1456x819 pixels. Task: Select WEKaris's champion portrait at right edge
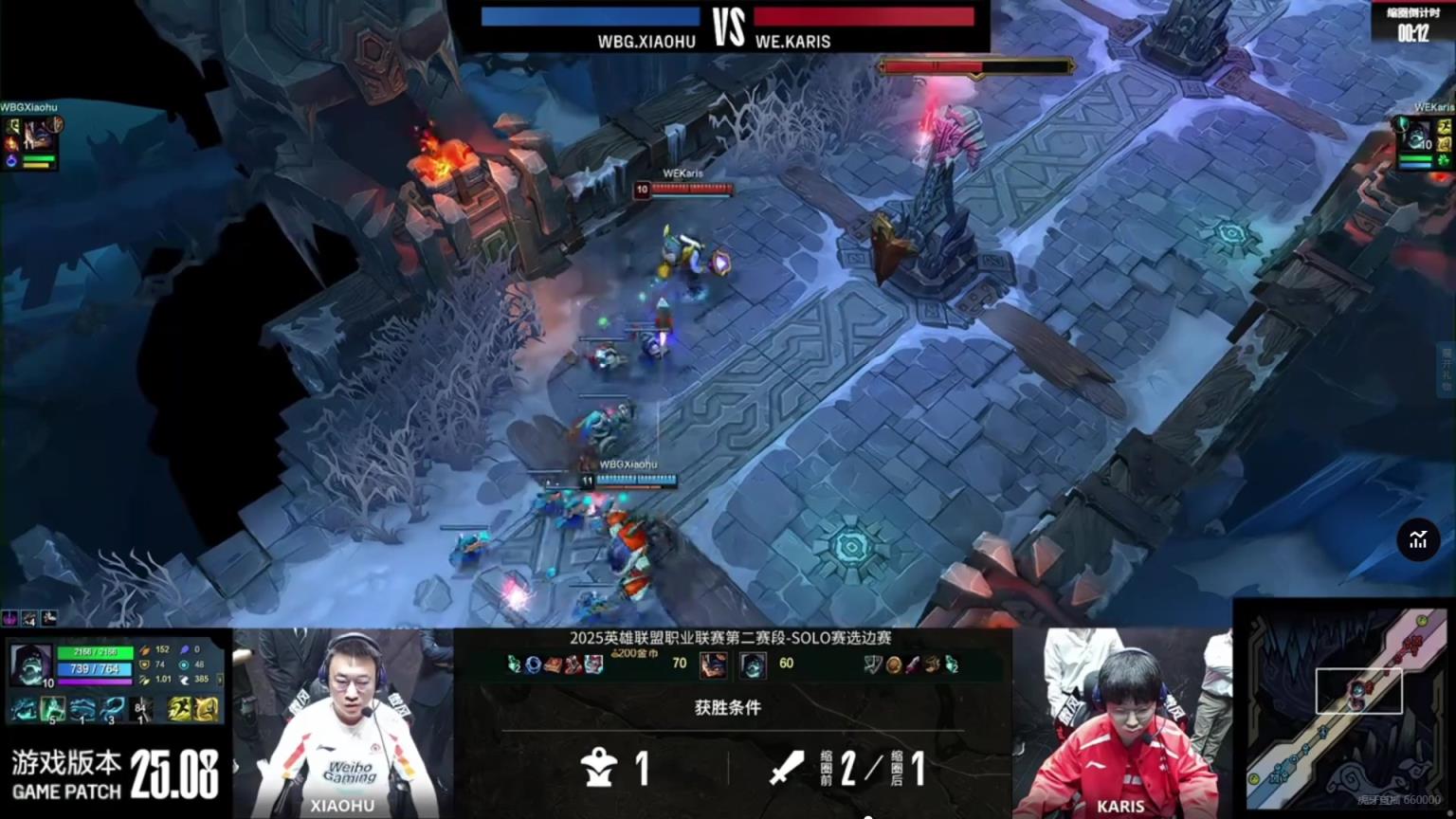[1417, 138]
